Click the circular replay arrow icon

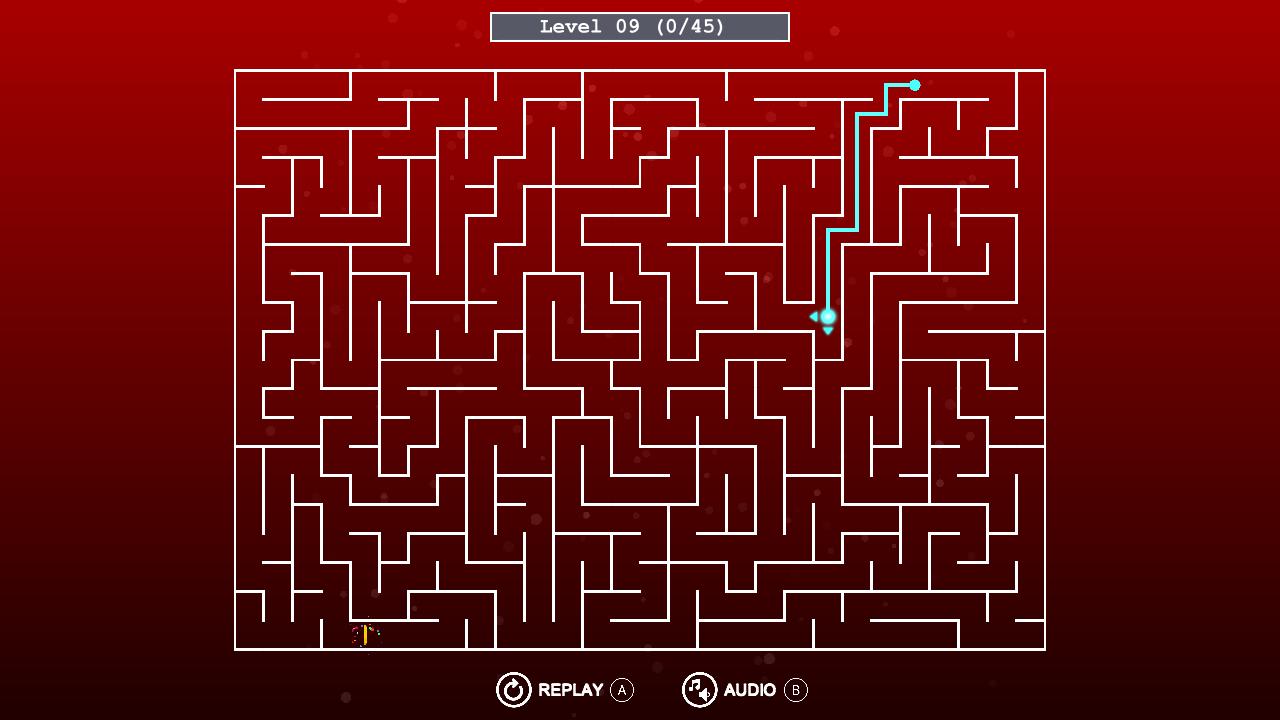(x=513, y=690)
